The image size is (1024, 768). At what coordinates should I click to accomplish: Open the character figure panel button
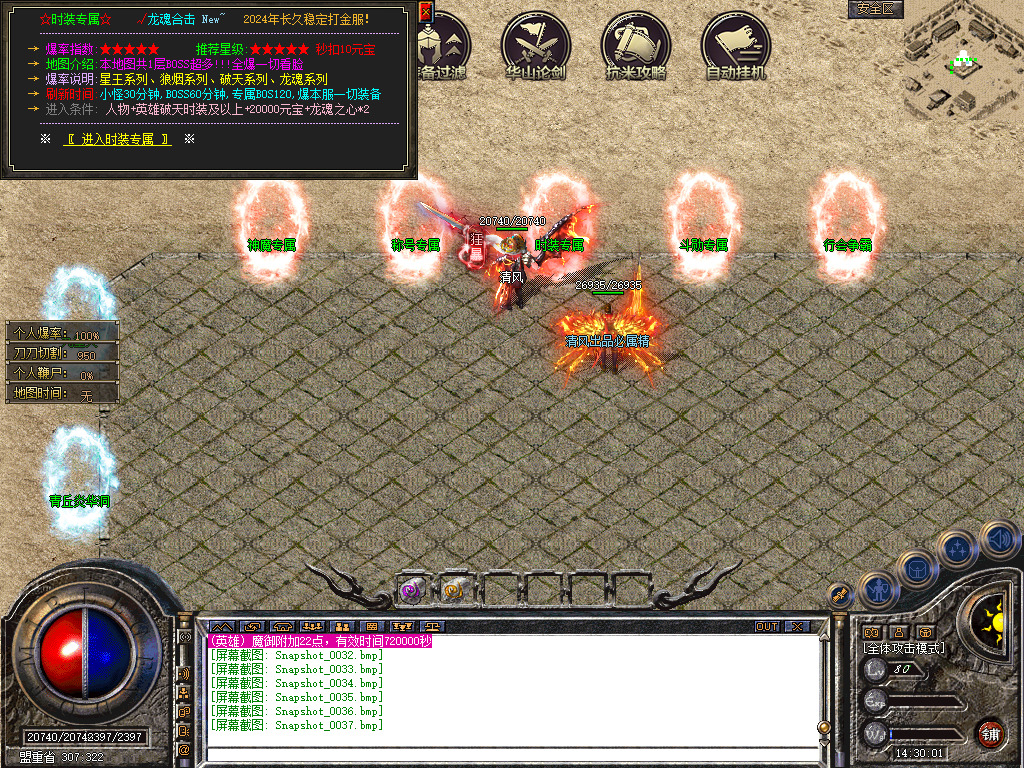pos(877,591)
